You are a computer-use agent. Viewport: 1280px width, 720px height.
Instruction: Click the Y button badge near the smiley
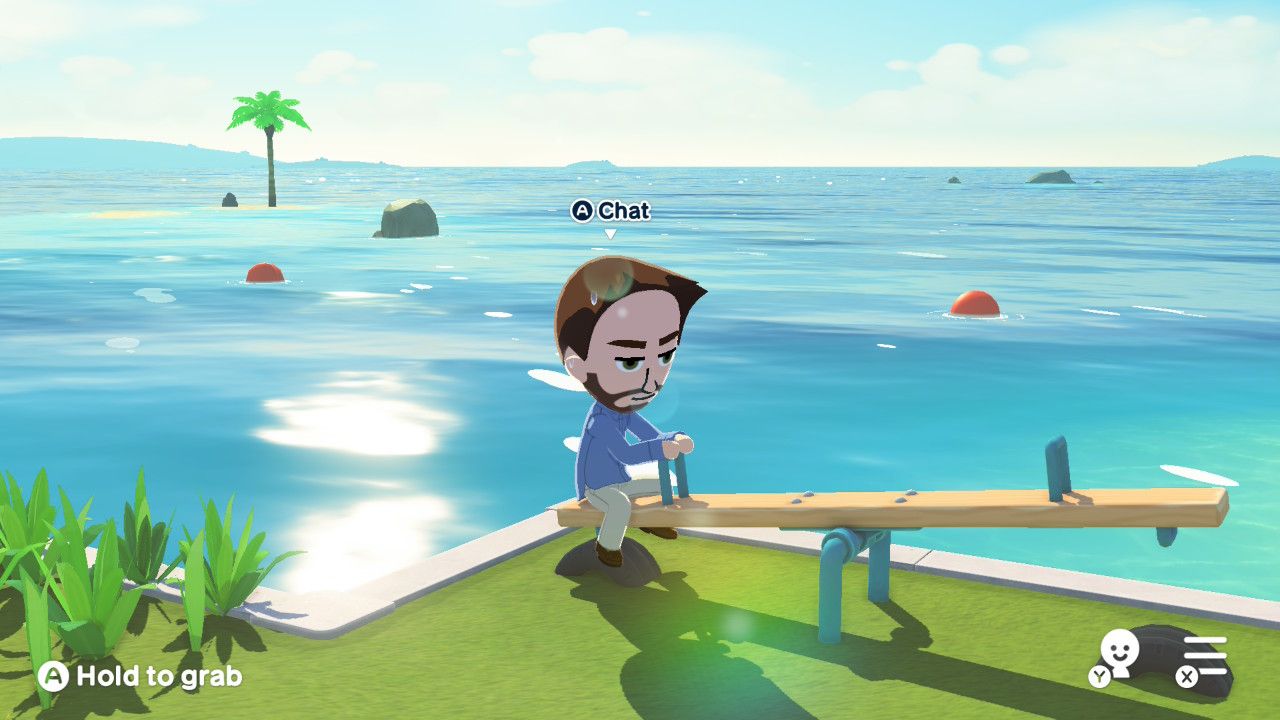(x=1099, y=676)
